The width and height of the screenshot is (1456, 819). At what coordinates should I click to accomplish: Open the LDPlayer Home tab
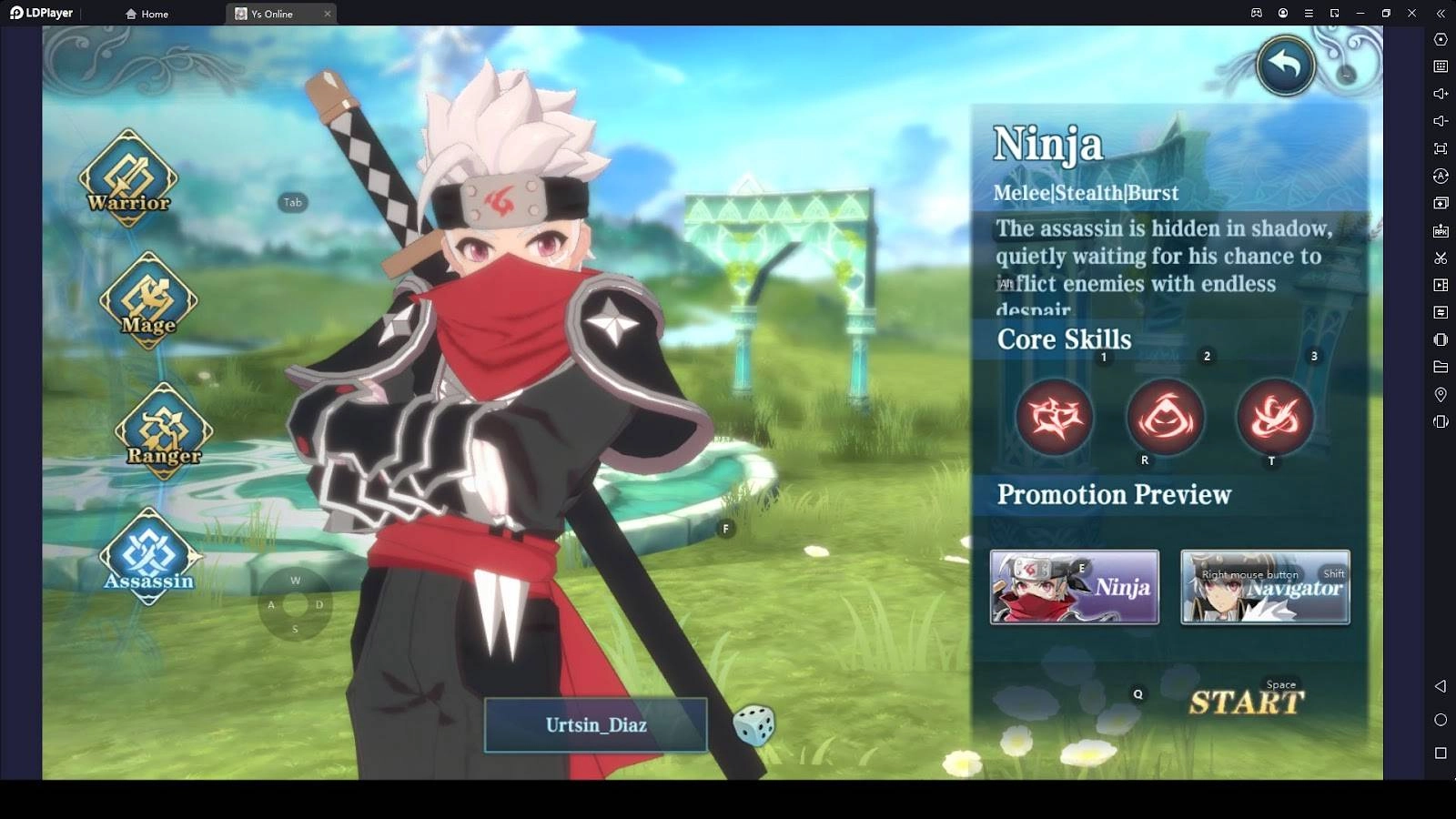point(147,14)
